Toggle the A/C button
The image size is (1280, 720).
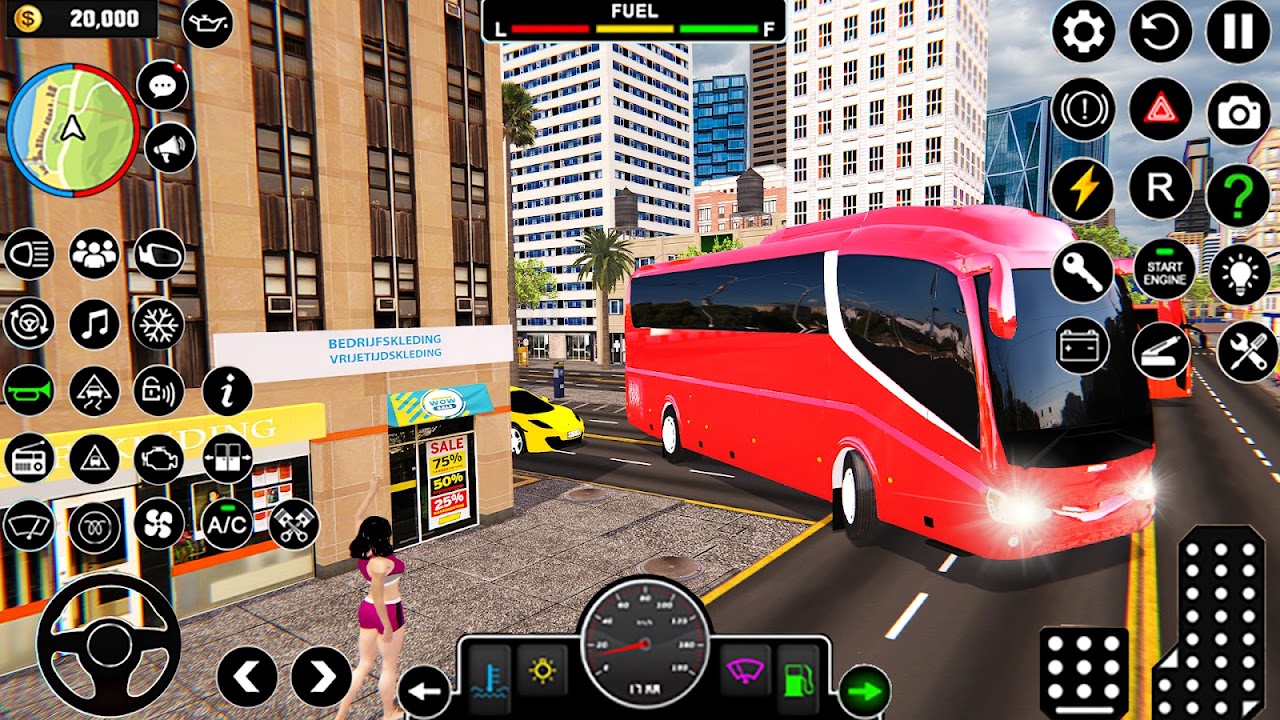(x=227, y=524)
